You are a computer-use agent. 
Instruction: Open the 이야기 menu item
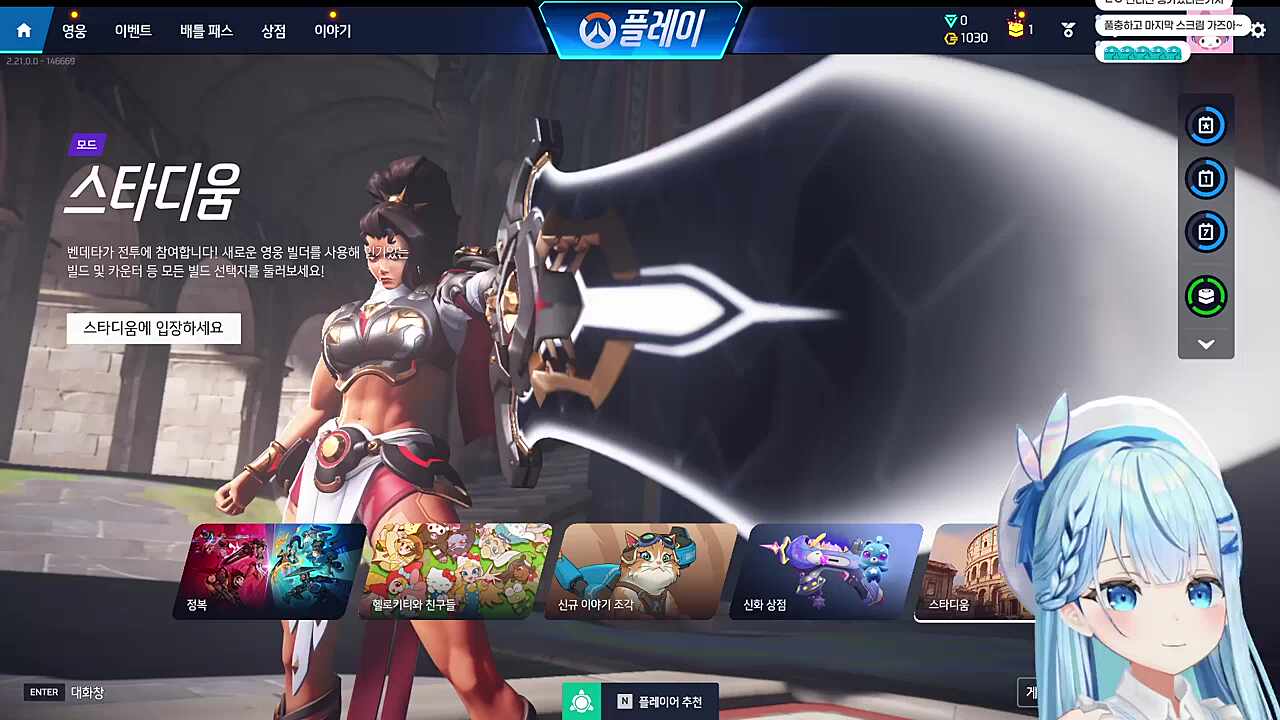[x=333, y=30]
